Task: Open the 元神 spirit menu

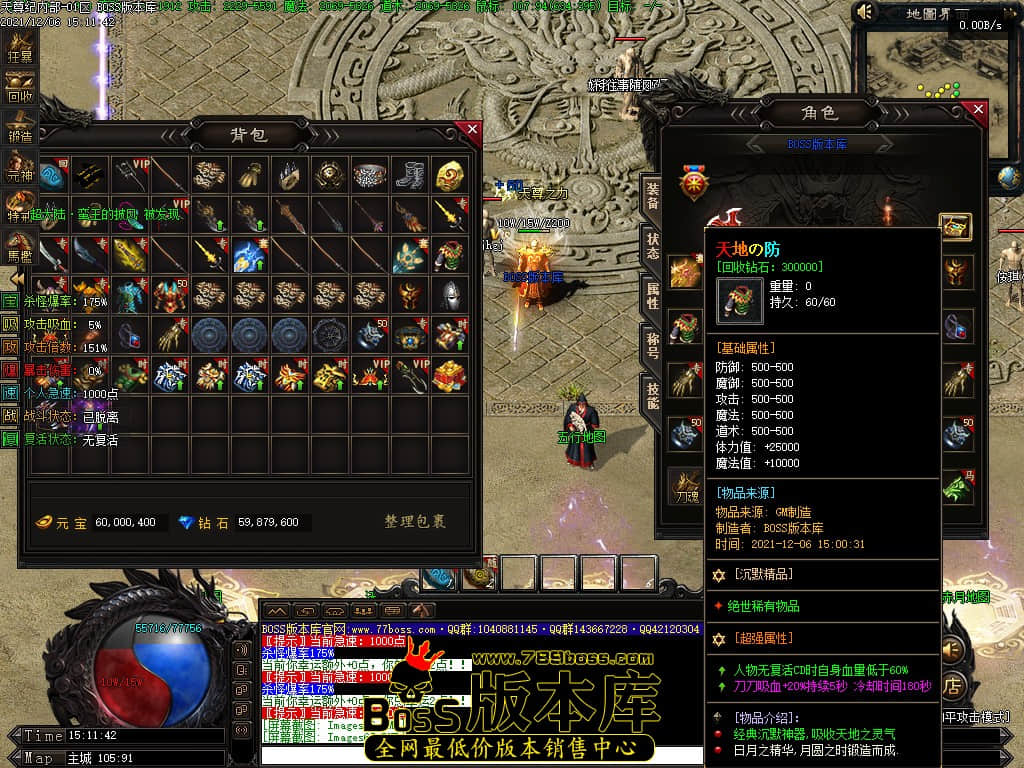Action: coord(20,166)
